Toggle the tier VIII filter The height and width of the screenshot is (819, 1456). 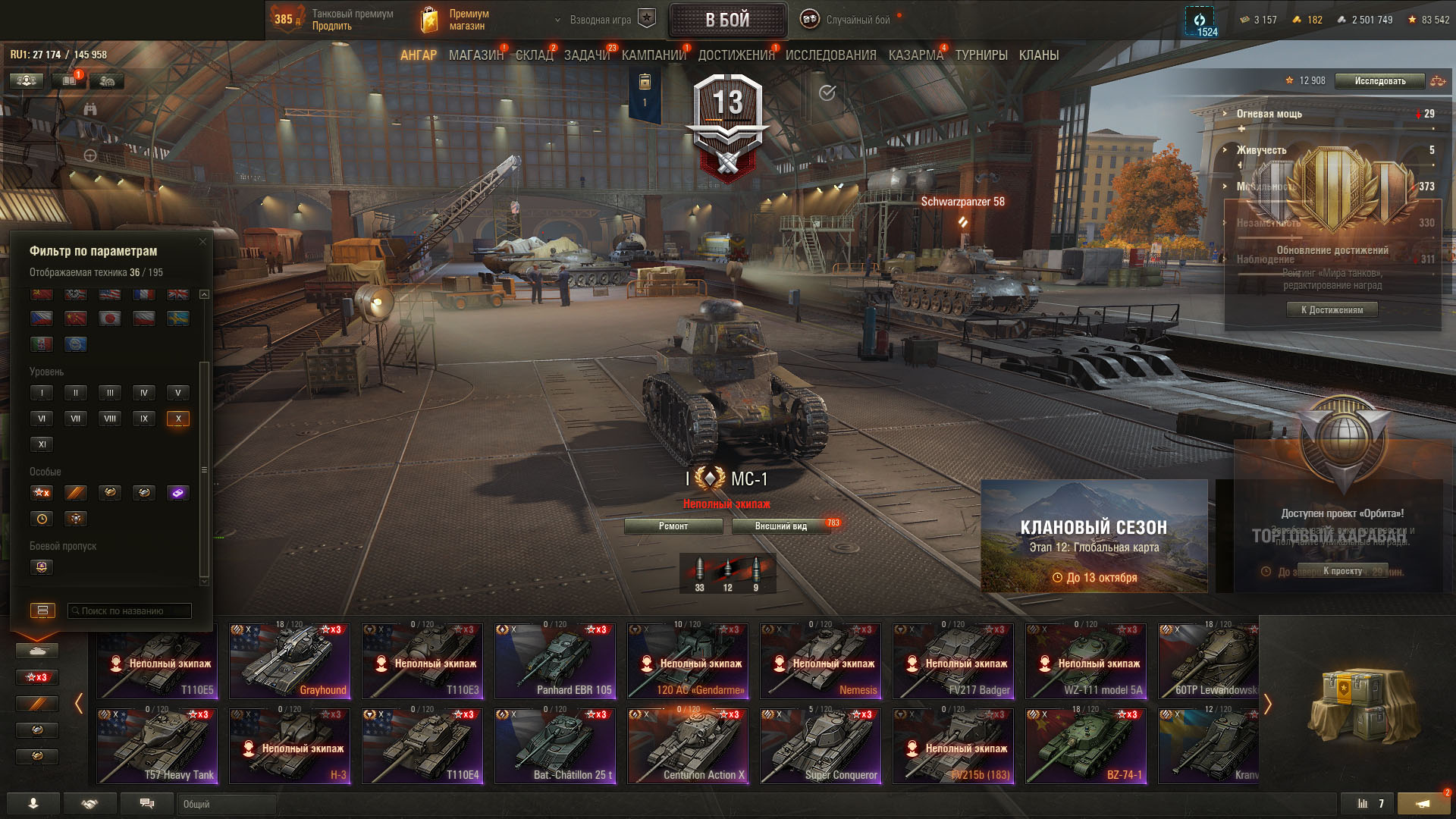coord(110,419)
